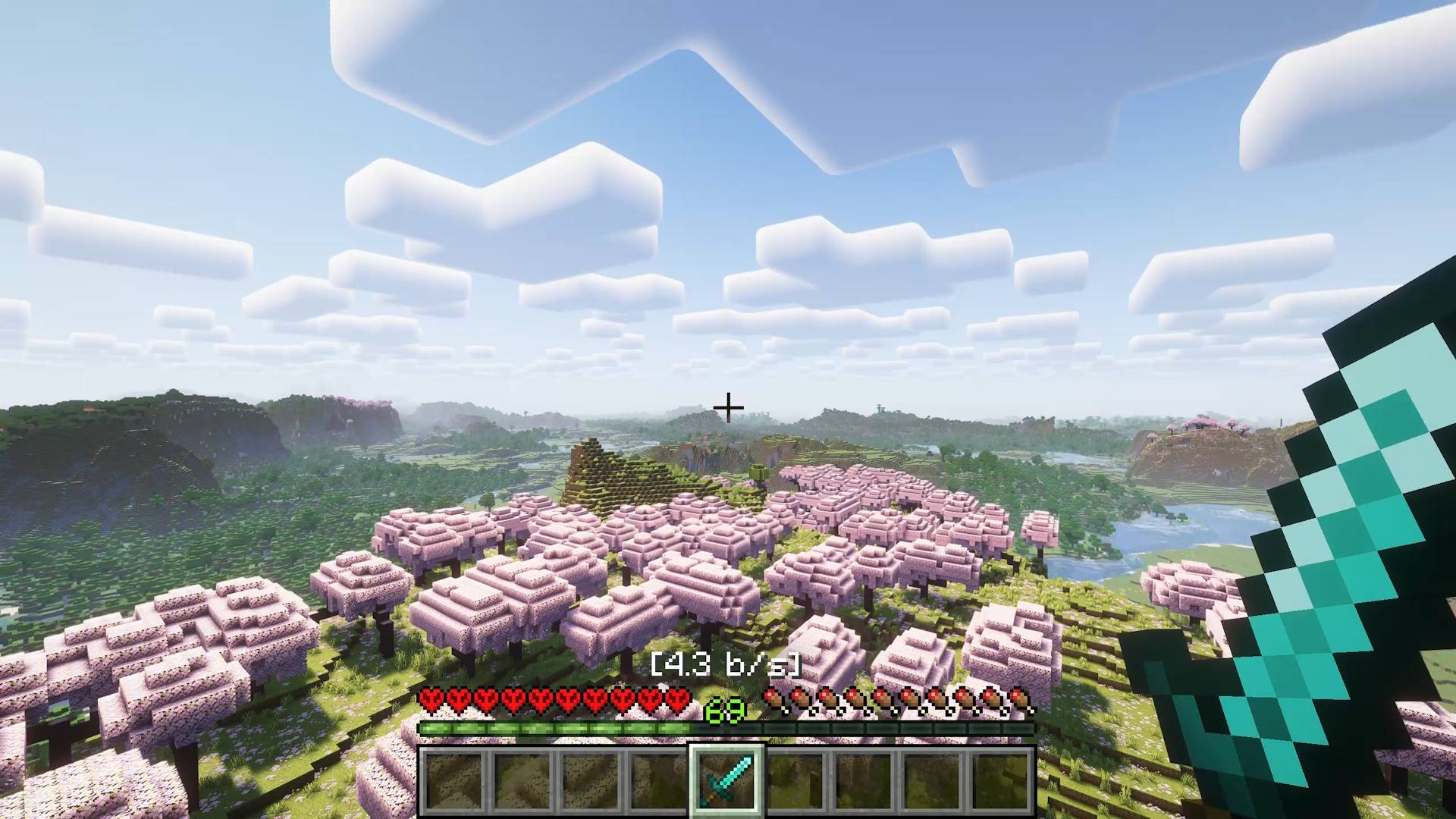Select the first empty hotbar slot

(455, 783)
